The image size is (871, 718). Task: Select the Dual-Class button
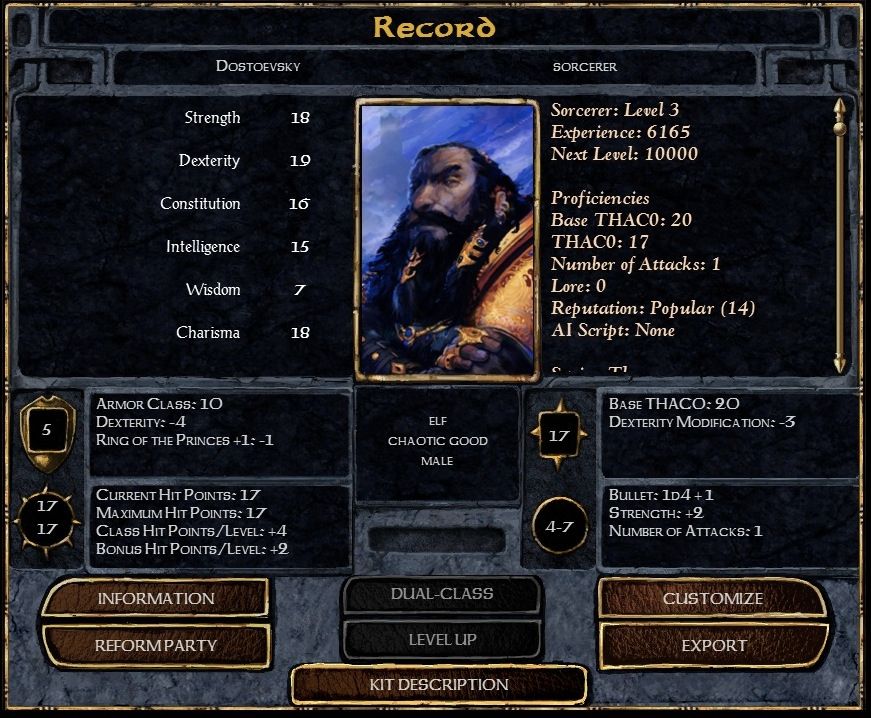click(442, 594)
